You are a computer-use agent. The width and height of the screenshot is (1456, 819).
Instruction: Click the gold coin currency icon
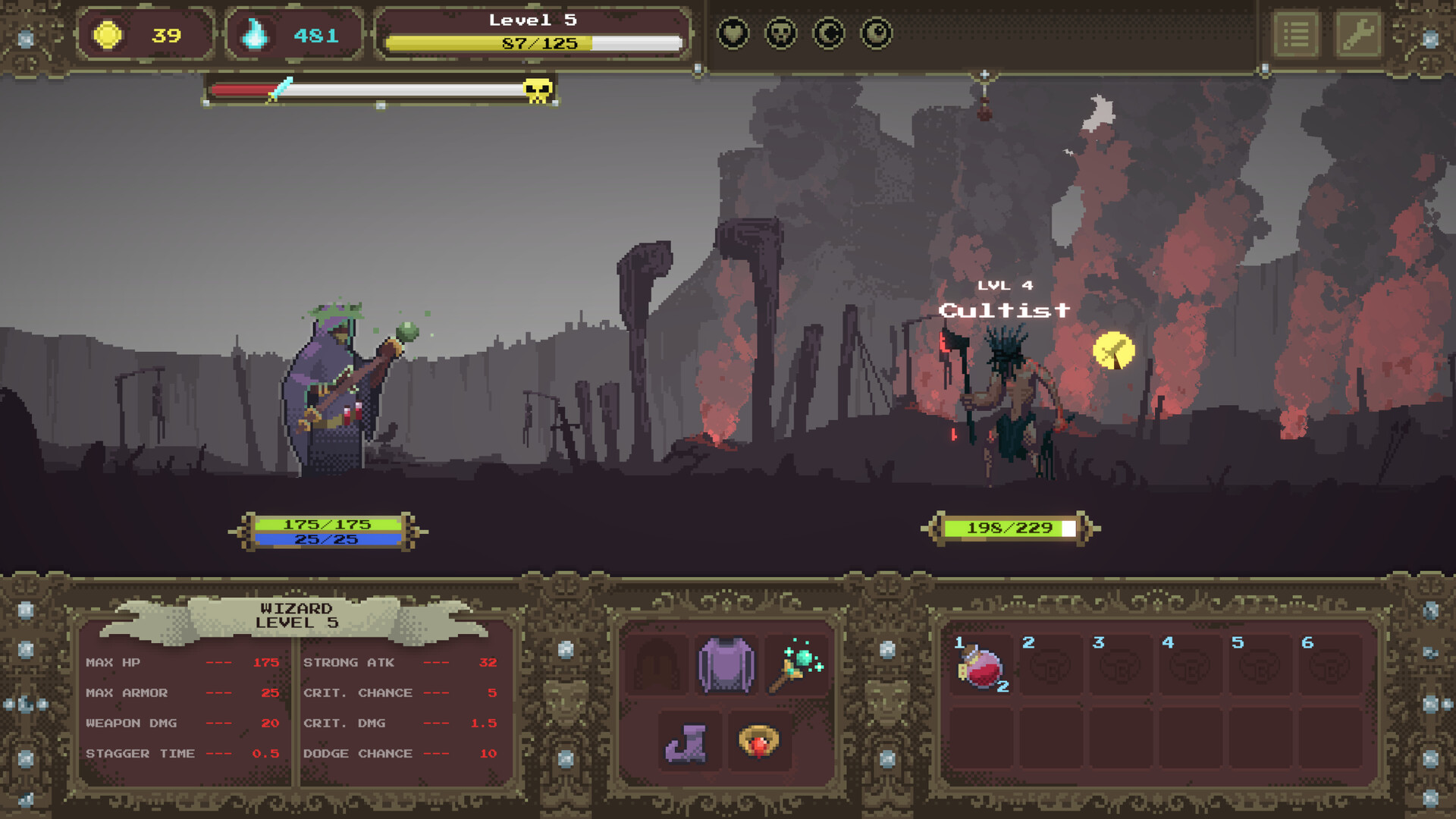[108, 33]
